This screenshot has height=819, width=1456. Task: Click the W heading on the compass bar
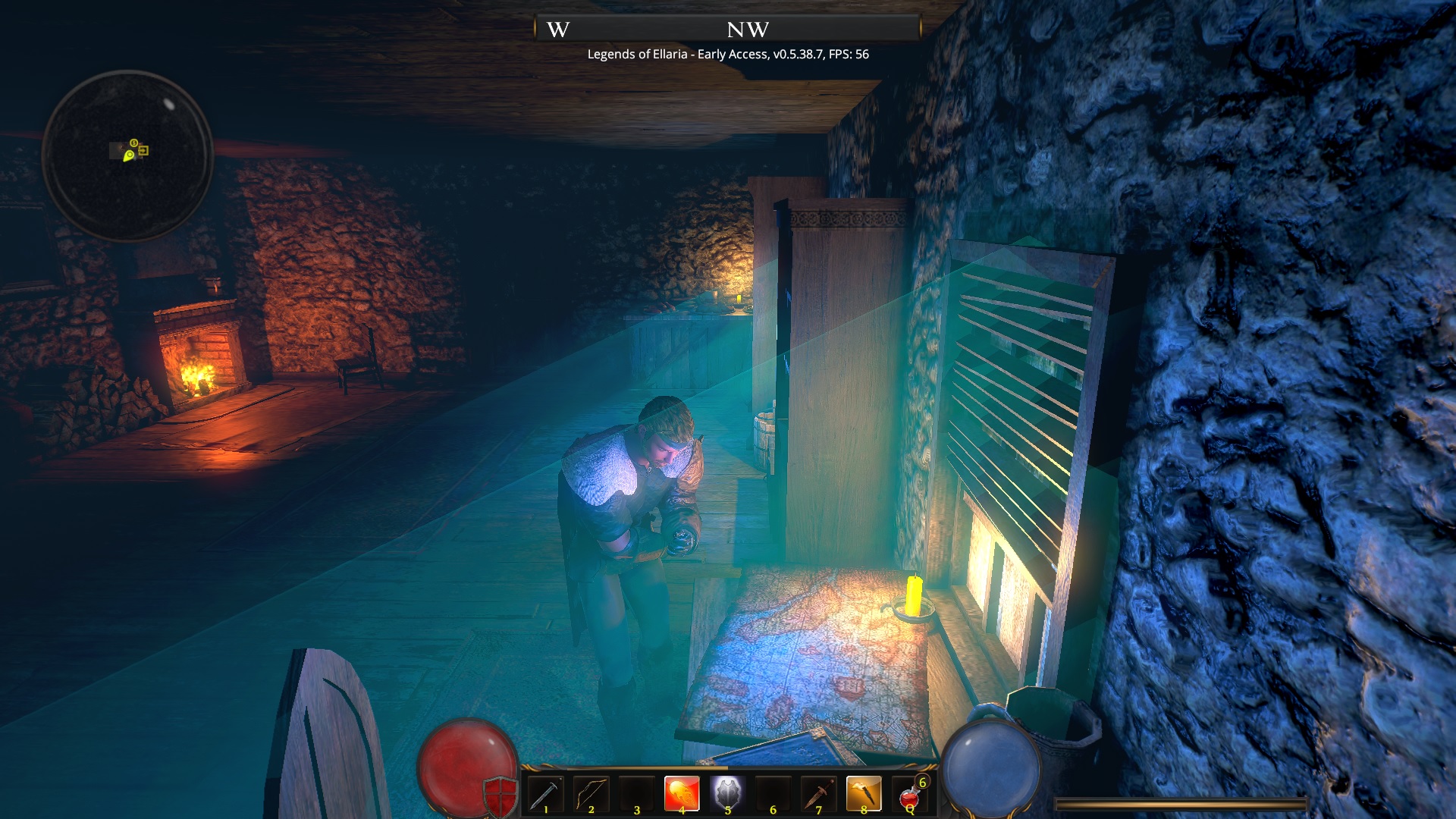pyautogui.click(x=558, y=30)
